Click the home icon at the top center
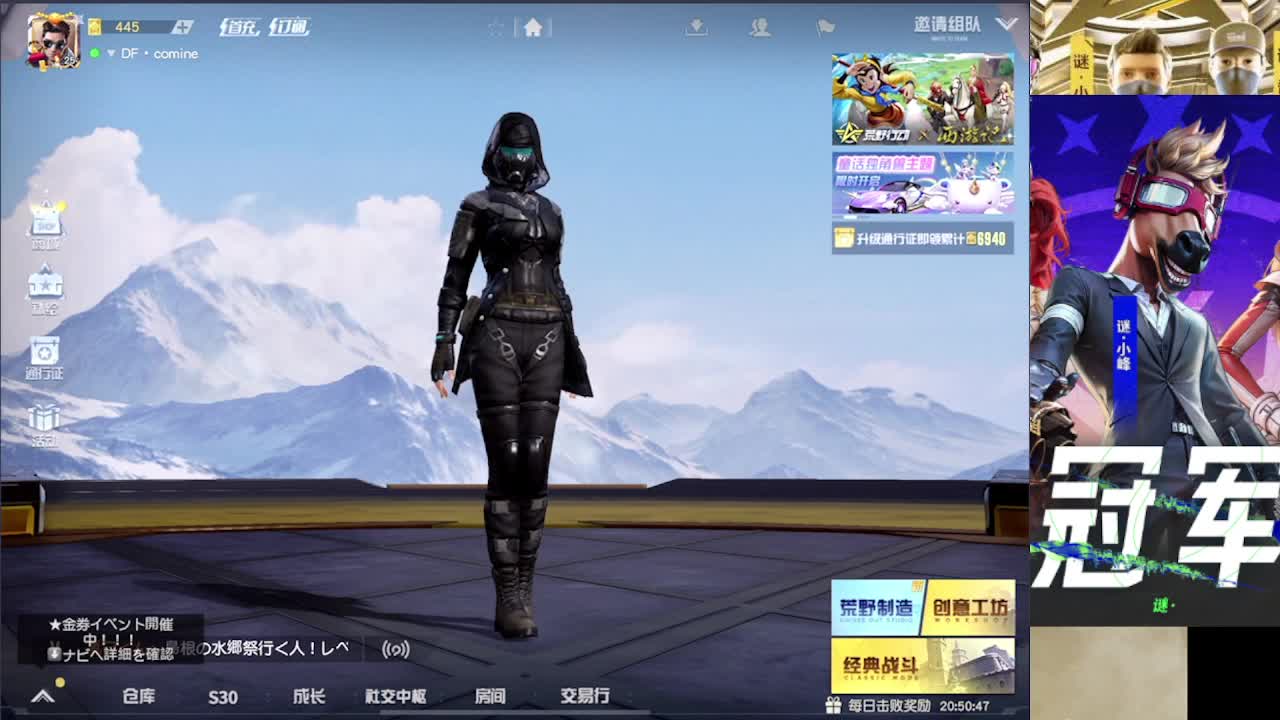This screenshot has height=720, width=1280. 535,28
